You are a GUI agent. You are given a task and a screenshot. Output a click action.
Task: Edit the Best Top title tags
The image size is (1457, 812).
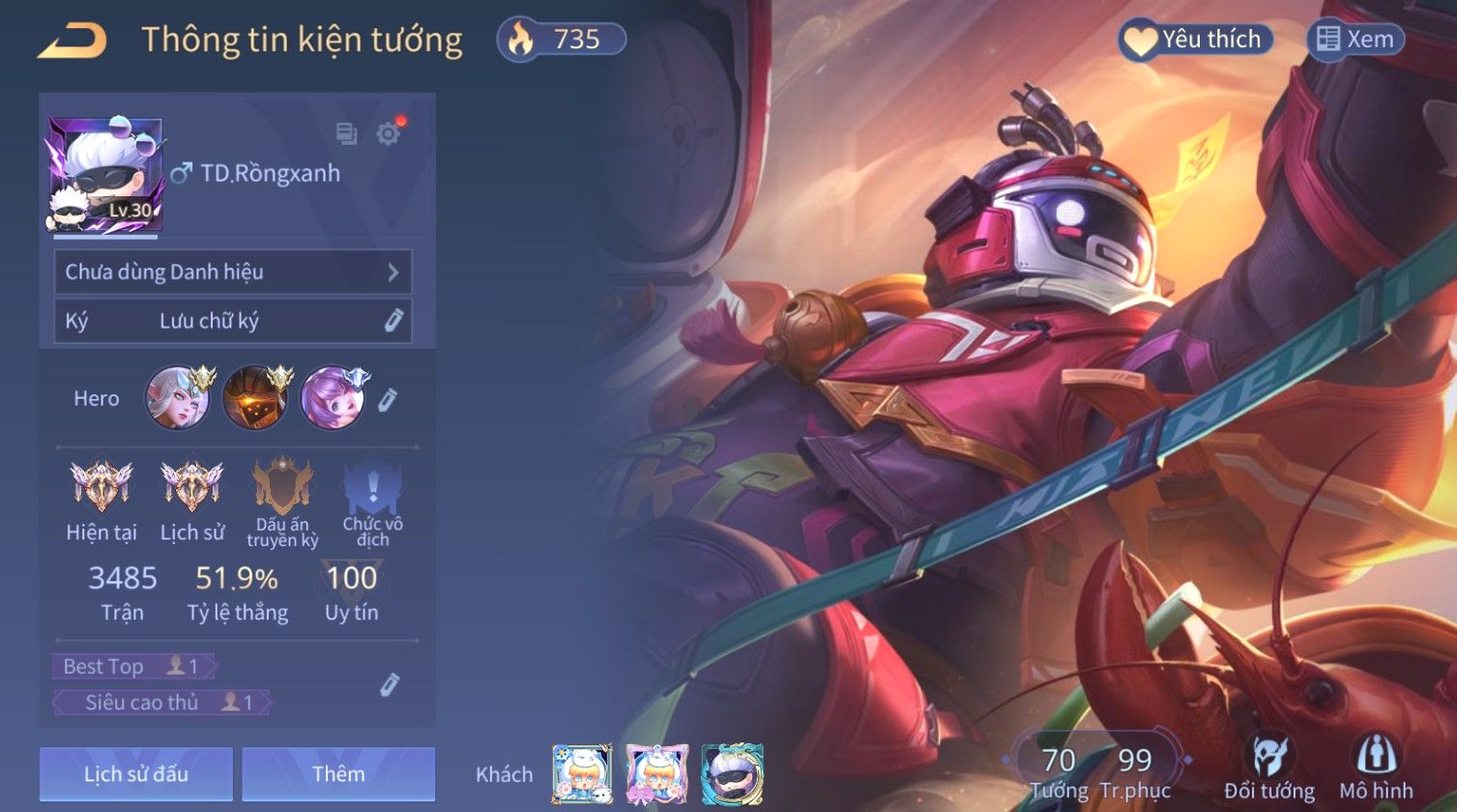click(x=389, y=685)
